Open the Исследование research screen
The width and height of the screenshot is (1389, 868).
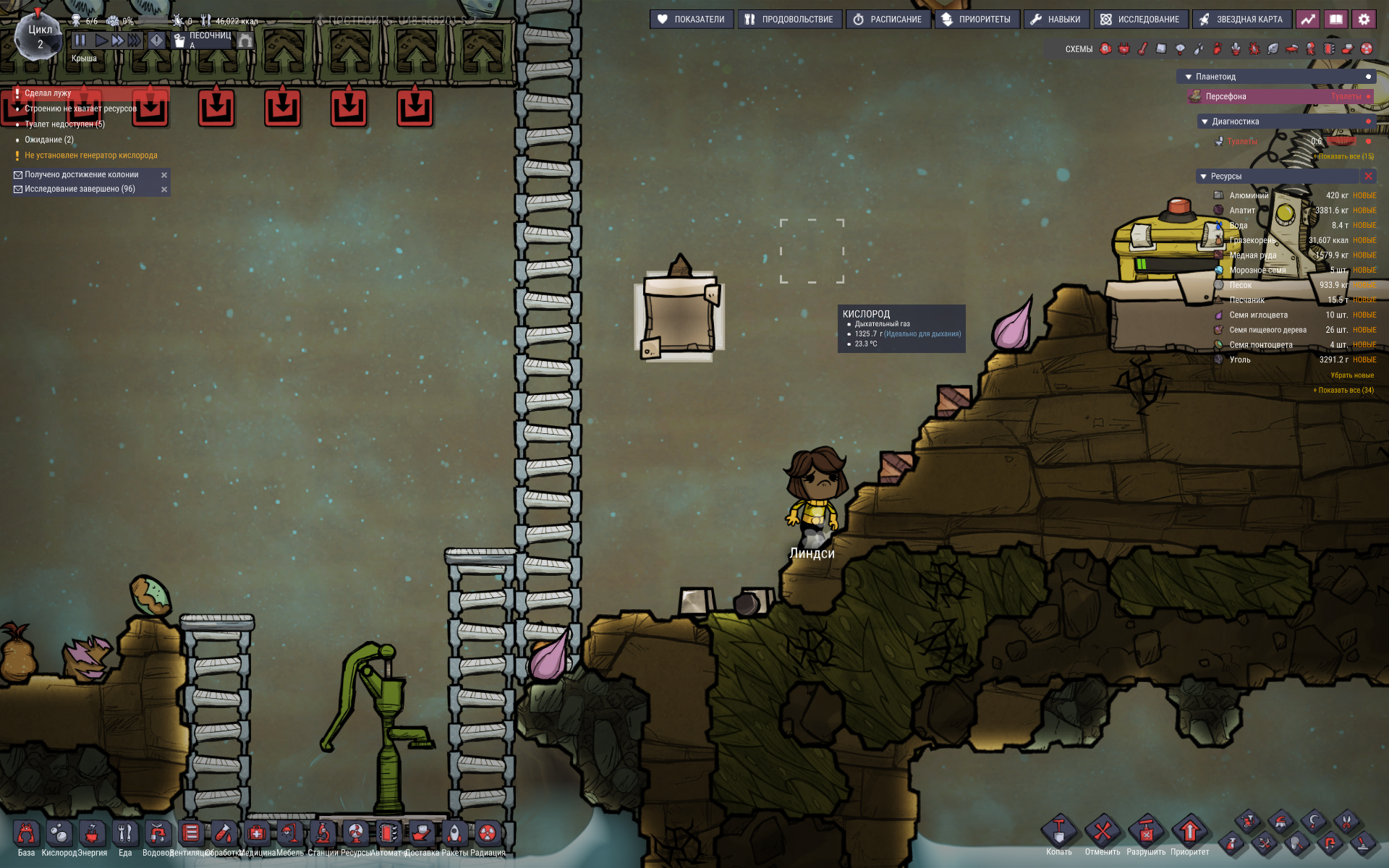[1140, 20]
